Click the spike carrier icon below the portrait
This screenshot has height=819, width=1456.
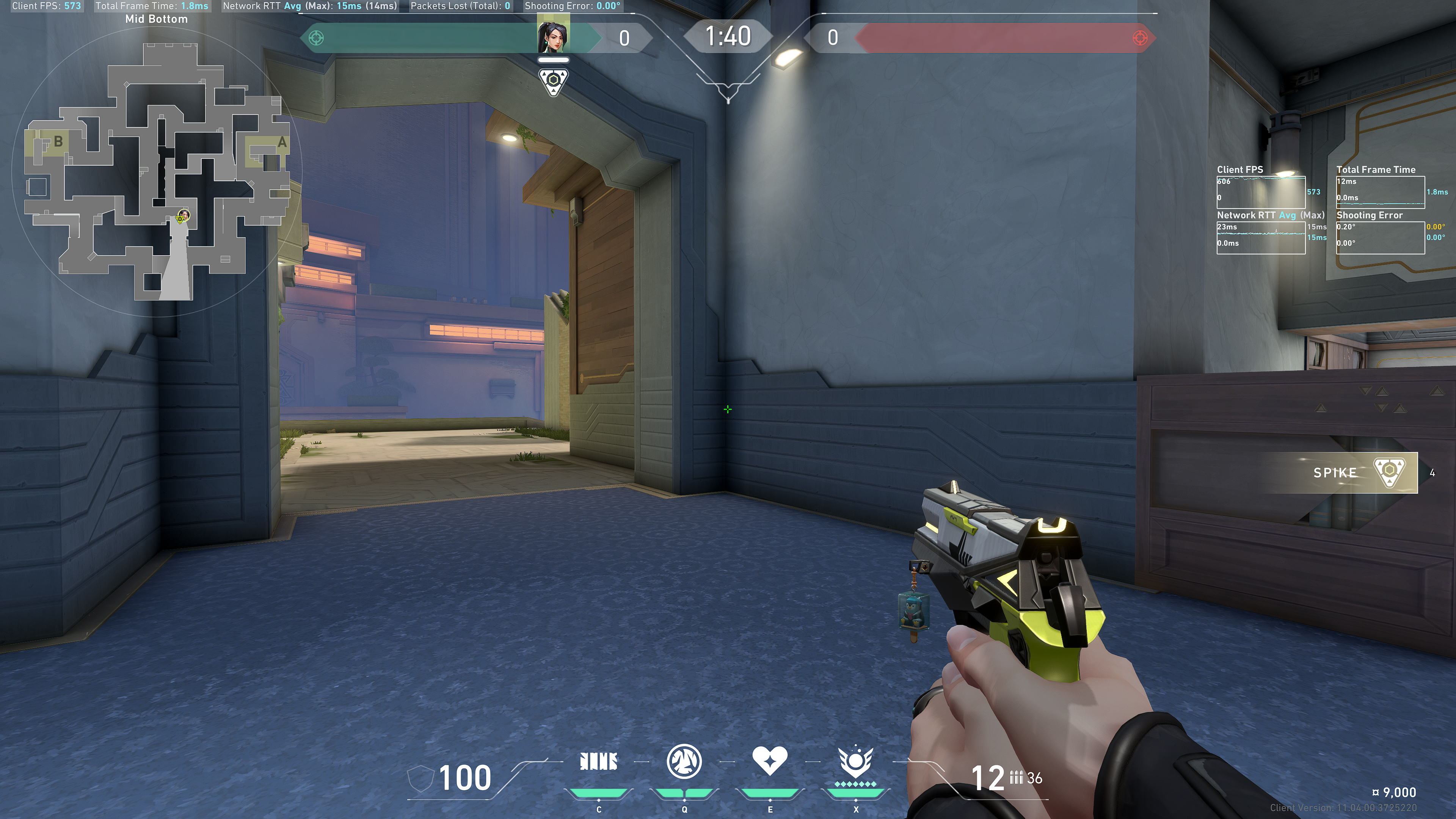(553, 82)
